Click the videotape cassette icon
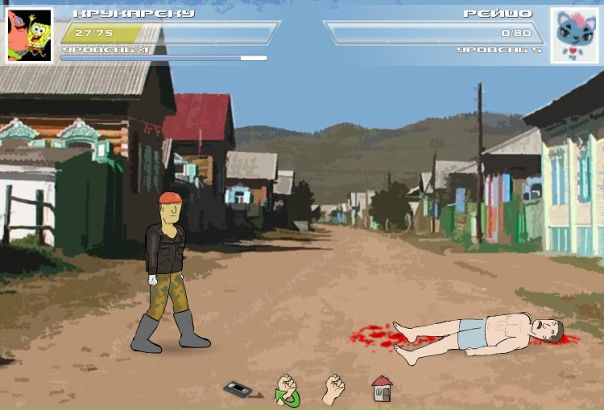This screenshot has height=410, width=604. pyautogui.click(x=237, y=388)
